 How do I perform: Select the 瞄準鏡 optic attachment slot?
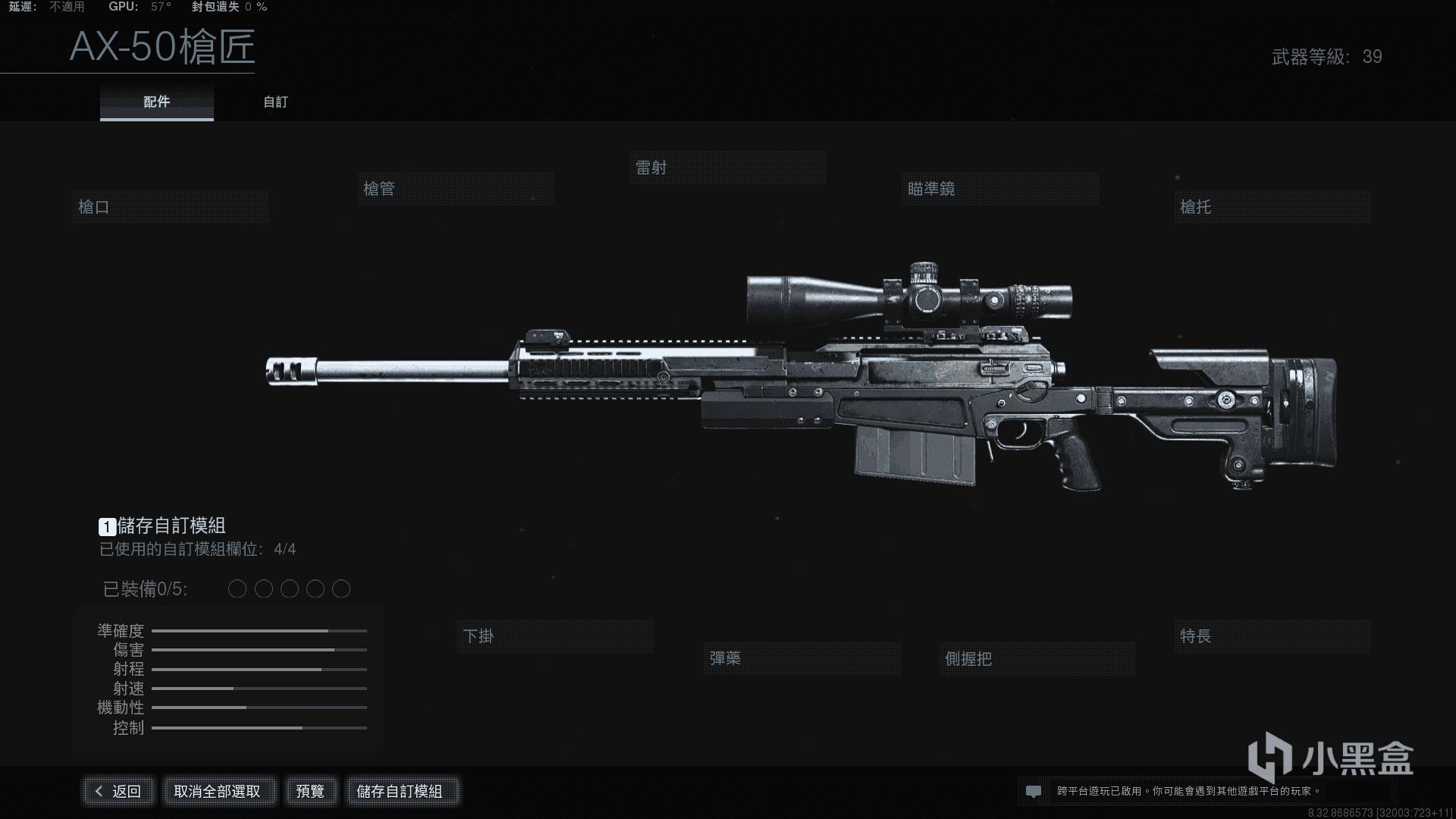tap(999, 189)
